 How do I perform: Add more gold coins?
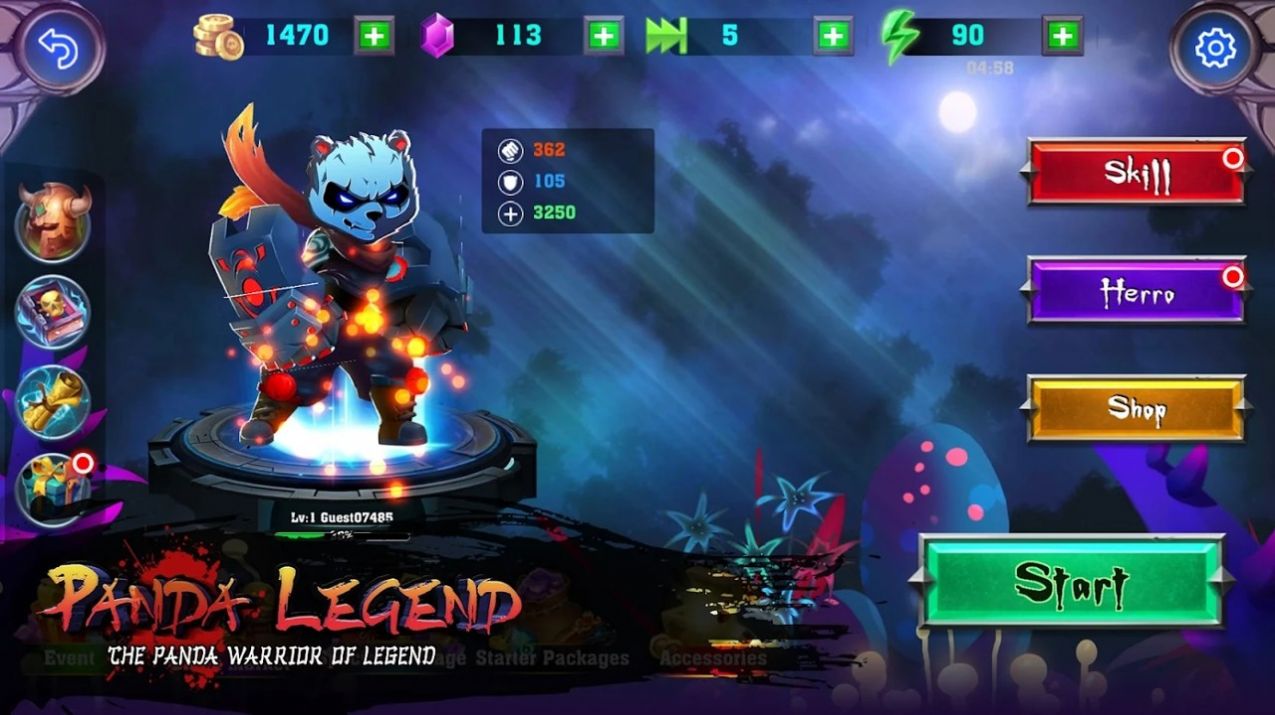pos(374,36)
